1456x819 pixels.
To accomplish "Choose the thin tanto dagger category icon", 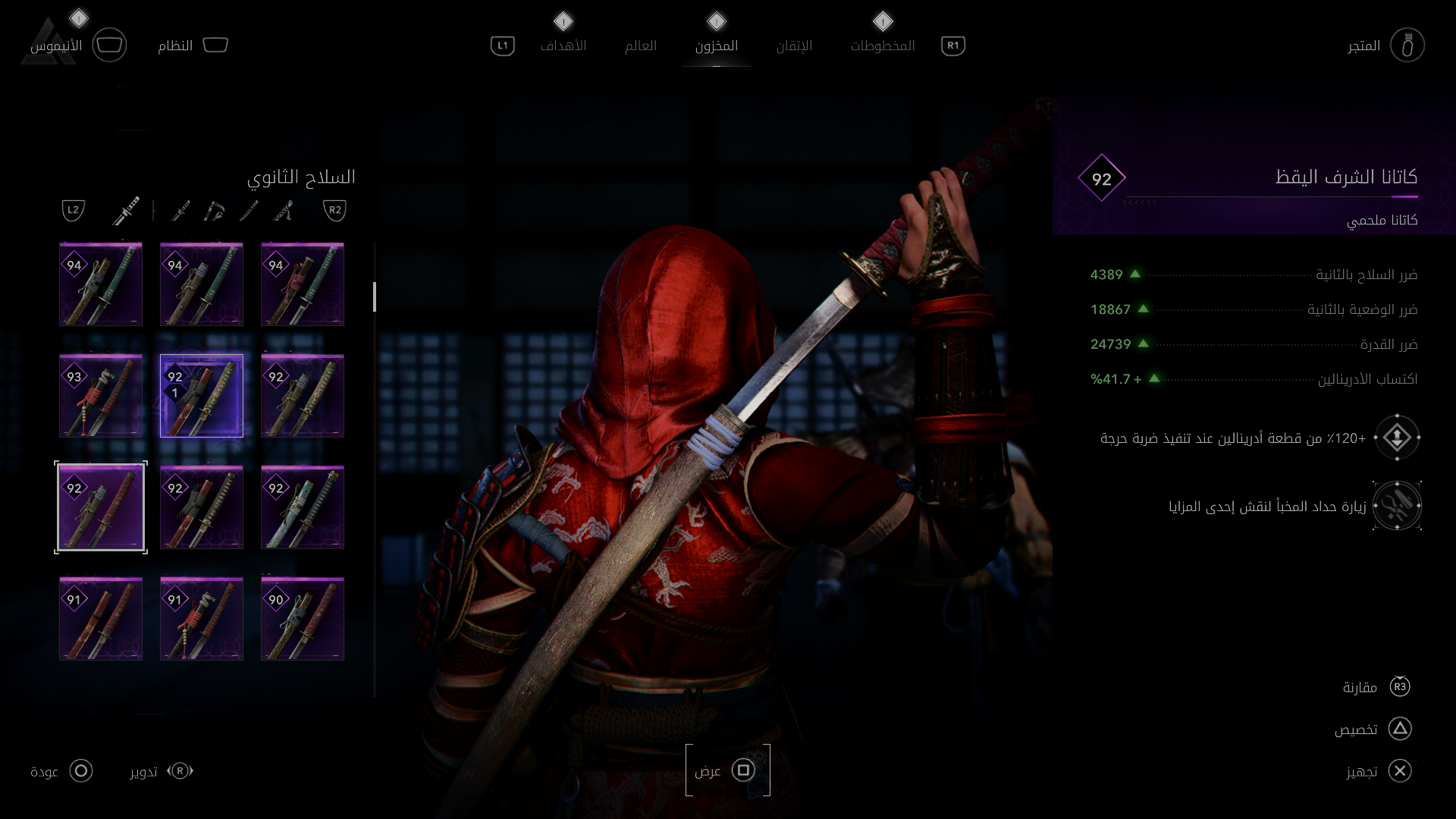I will tap(248, 210).
